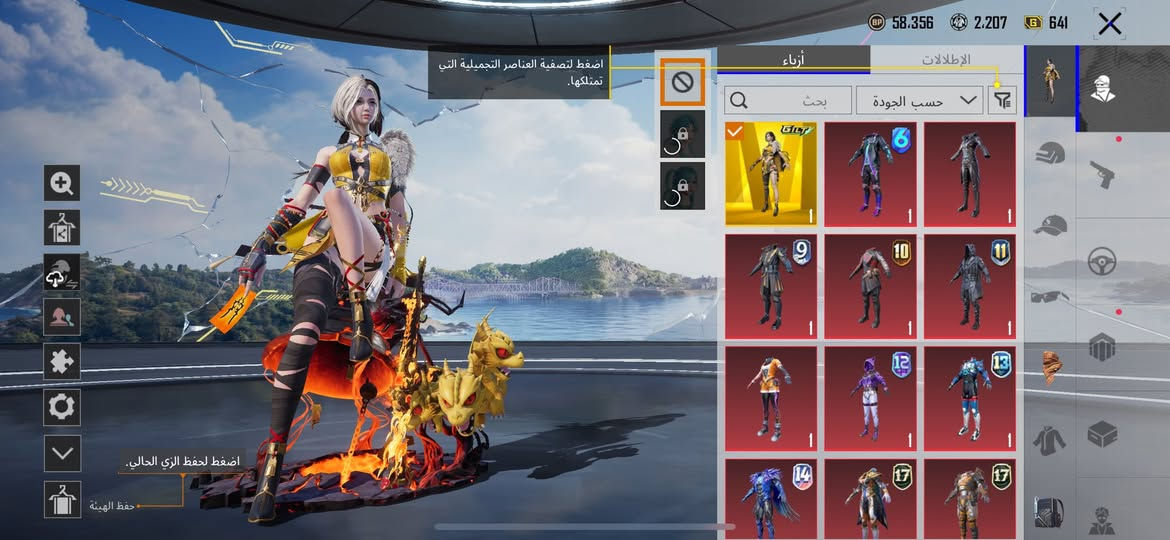This screenshot has height=540, width=1170.
Task: Switch to the أزياء tab
Action: click(793, 60)
